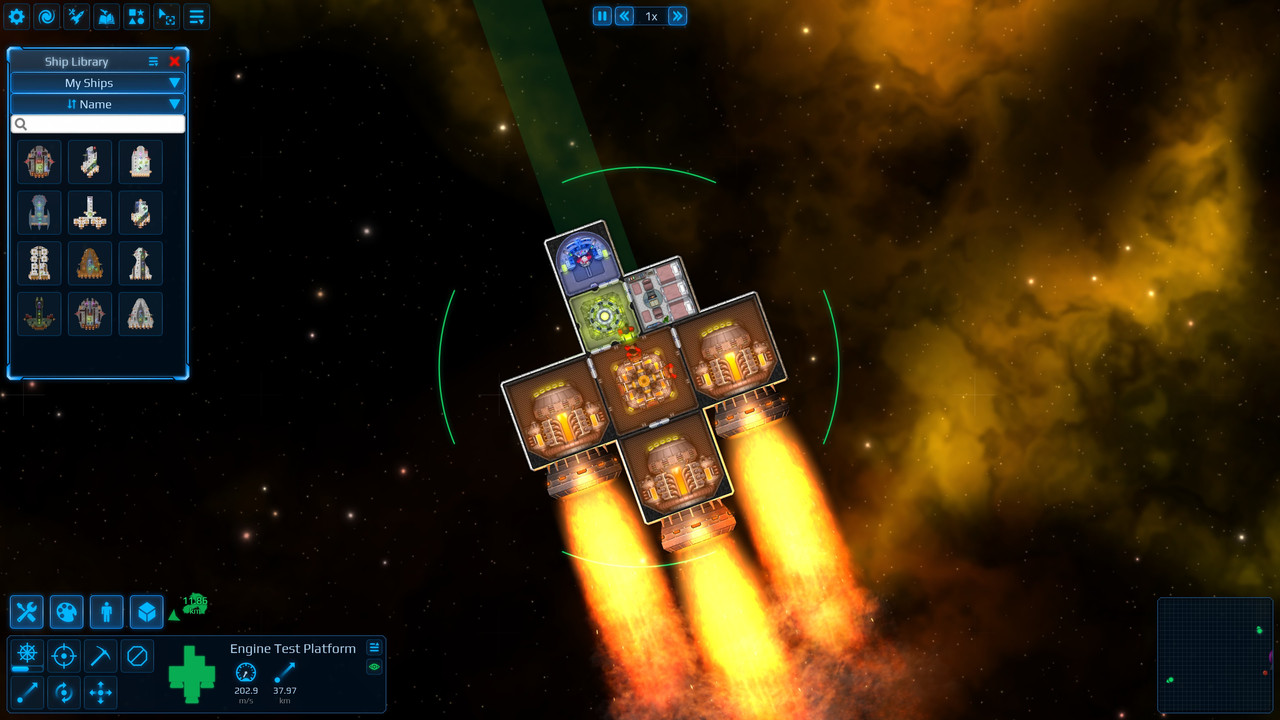Toggle the green eye visibility button
Screen dimensions: 1280x720
(375, 667)
